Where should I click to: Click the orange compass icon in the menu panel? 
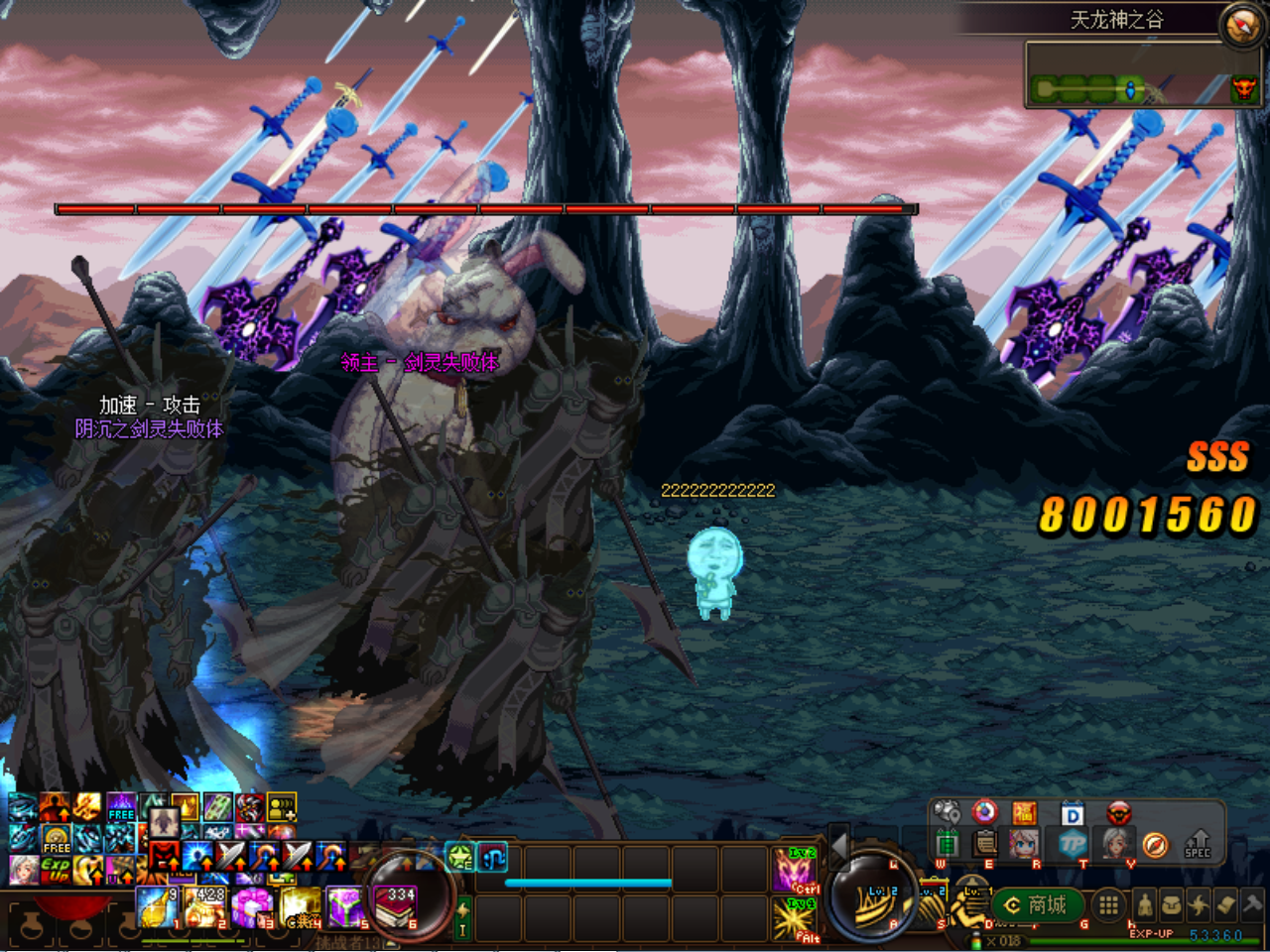click(x=1155, y=844)
